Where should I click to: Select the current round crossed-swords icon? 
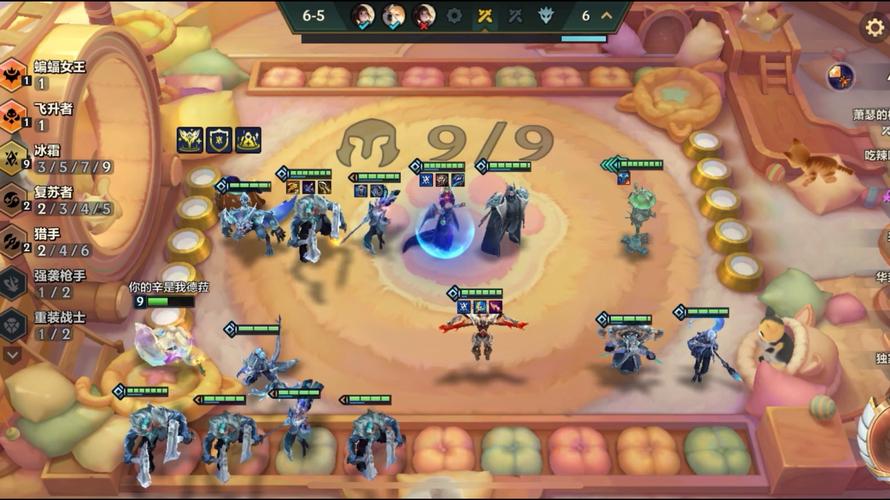tap(485, 16)
